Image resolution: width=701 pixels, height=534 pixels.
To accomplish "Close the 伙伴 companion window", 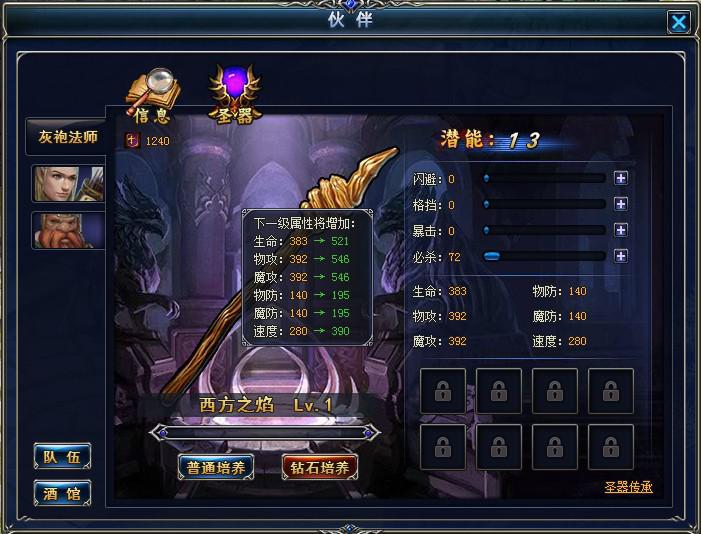I will [x=679, y=22].
